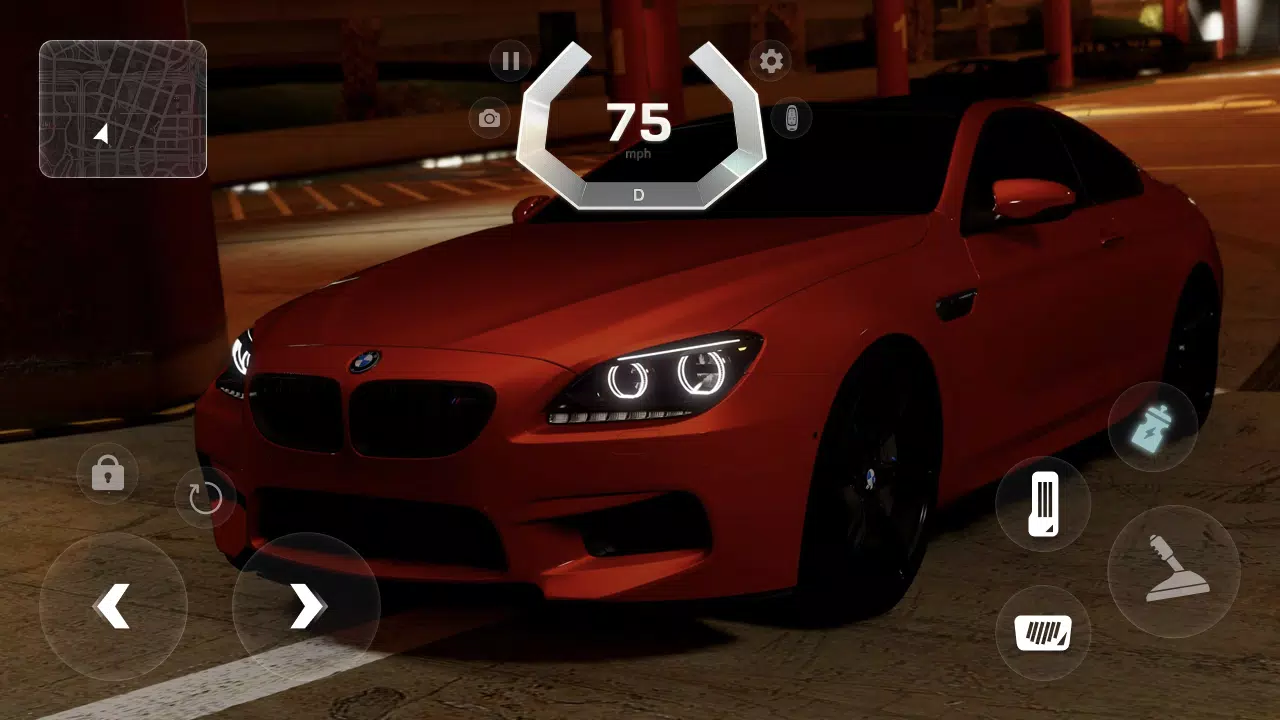This screenshot has width=1280, height=720.
Task: Open the game settings menu
Action: (x=772, y=61)
